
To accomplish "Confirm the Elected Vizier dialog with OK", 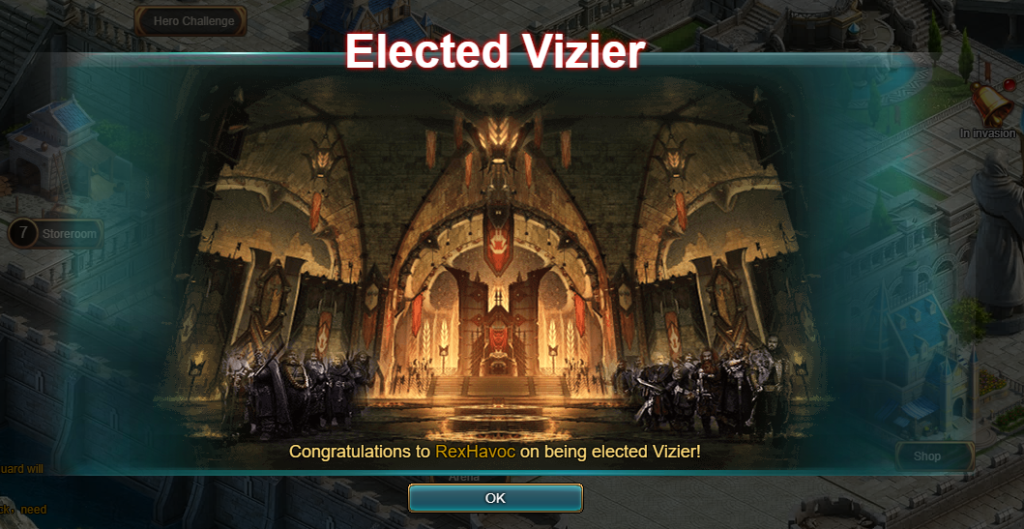I will pyautogui.click(x=495, y=498).
